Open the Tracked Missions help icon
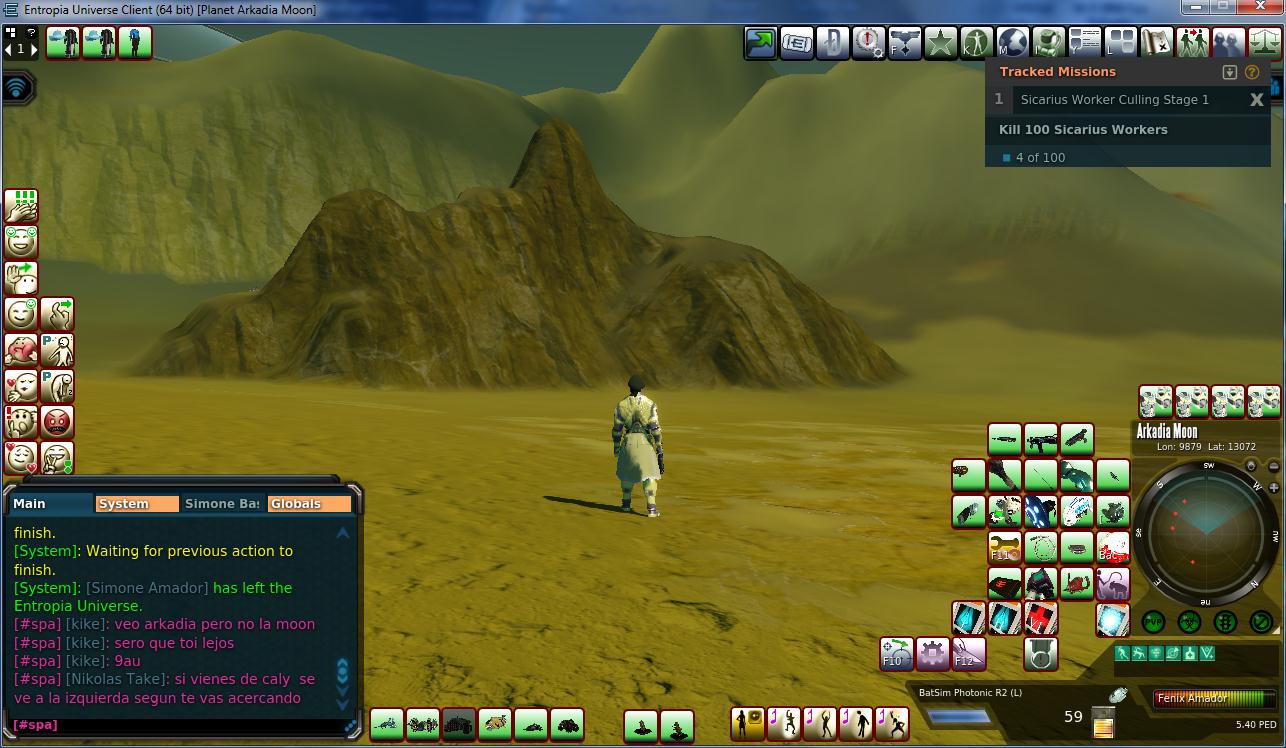Screen dimensions: 1286x748 [x=1251, y=73]
